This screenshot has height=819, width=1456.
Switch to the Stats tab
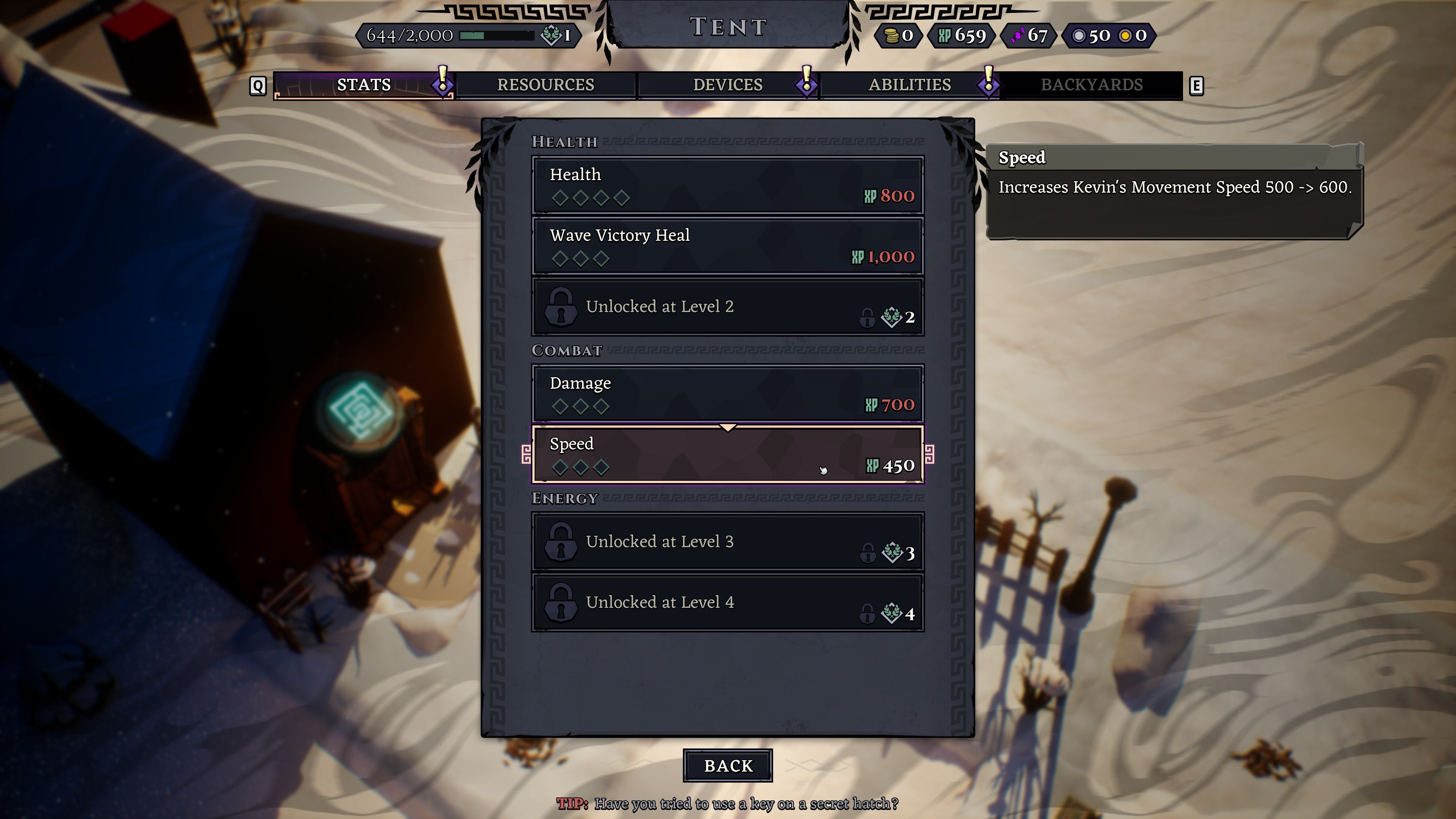point(364,85)
